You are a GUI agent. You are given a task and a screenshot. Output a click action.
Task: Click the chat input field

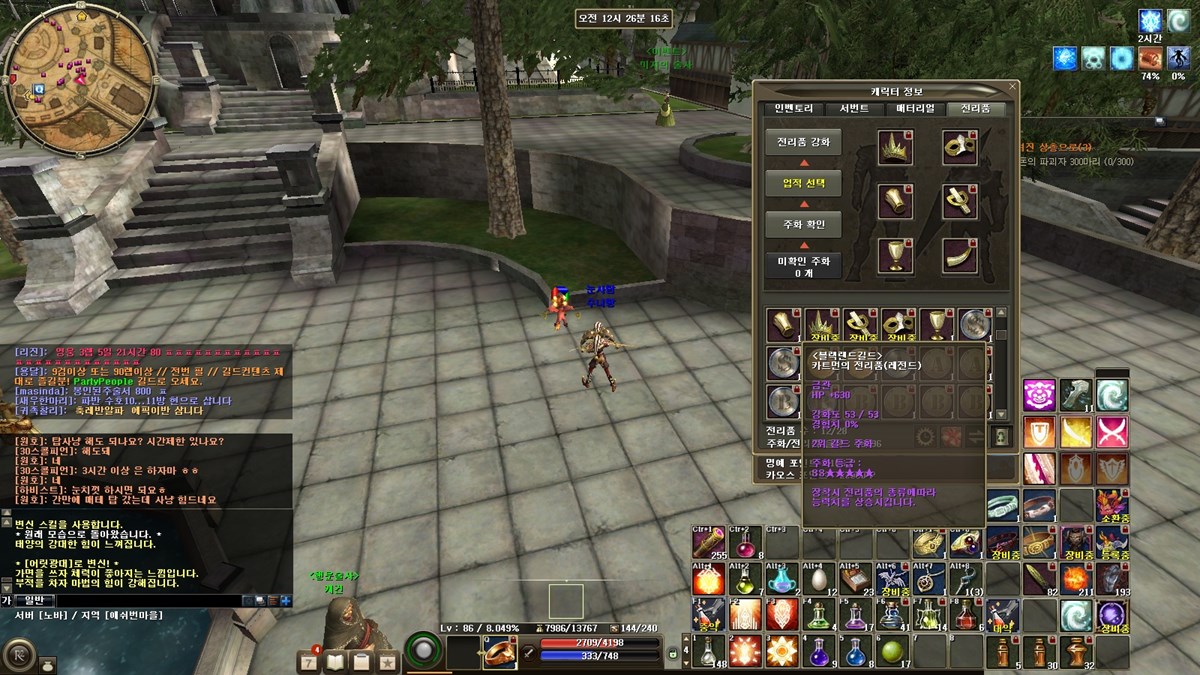[x=150, y=600]
